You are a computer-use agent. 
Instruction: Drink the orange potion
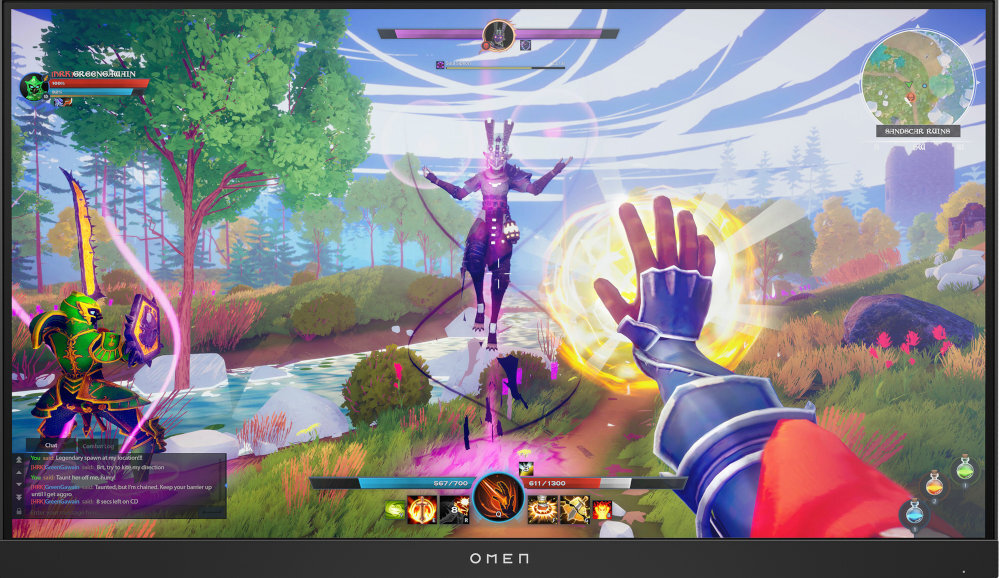pos(934,485)
